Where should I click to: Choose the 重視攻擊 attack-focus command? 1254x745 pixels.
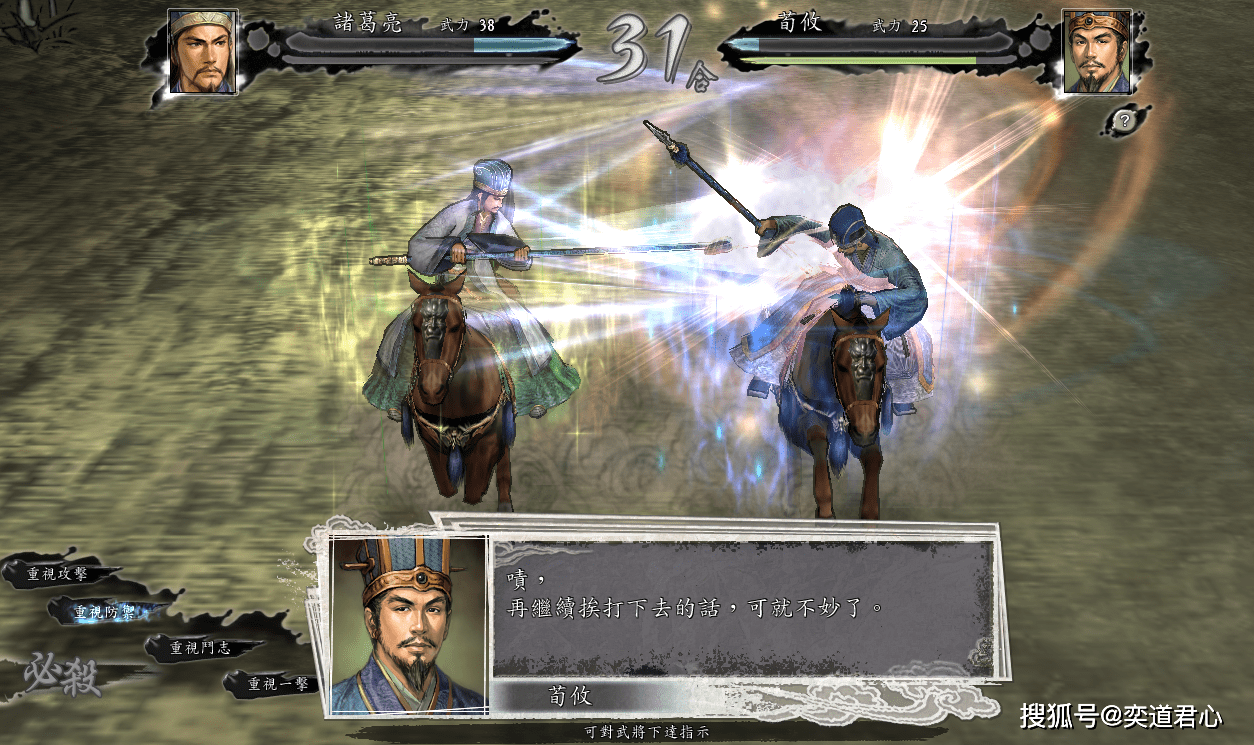click(58, 574)
